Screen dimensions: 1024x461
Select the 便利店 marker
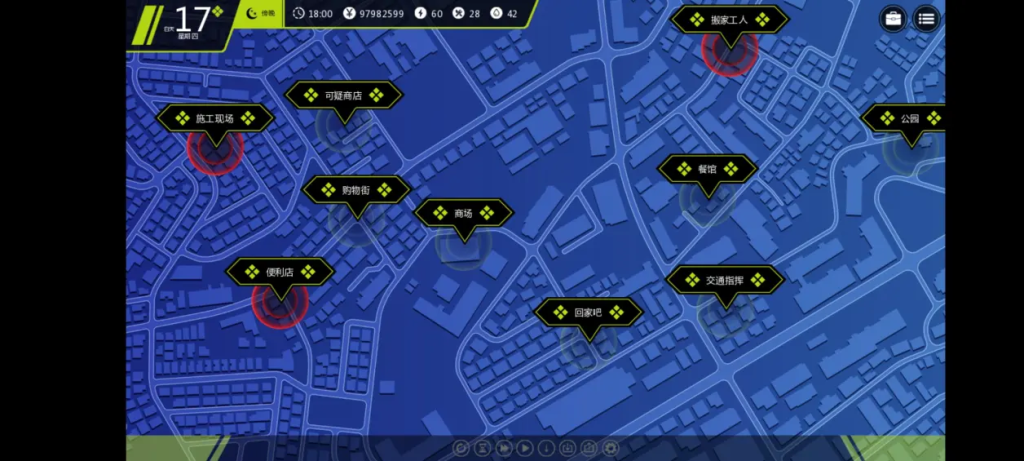point(280,272)
